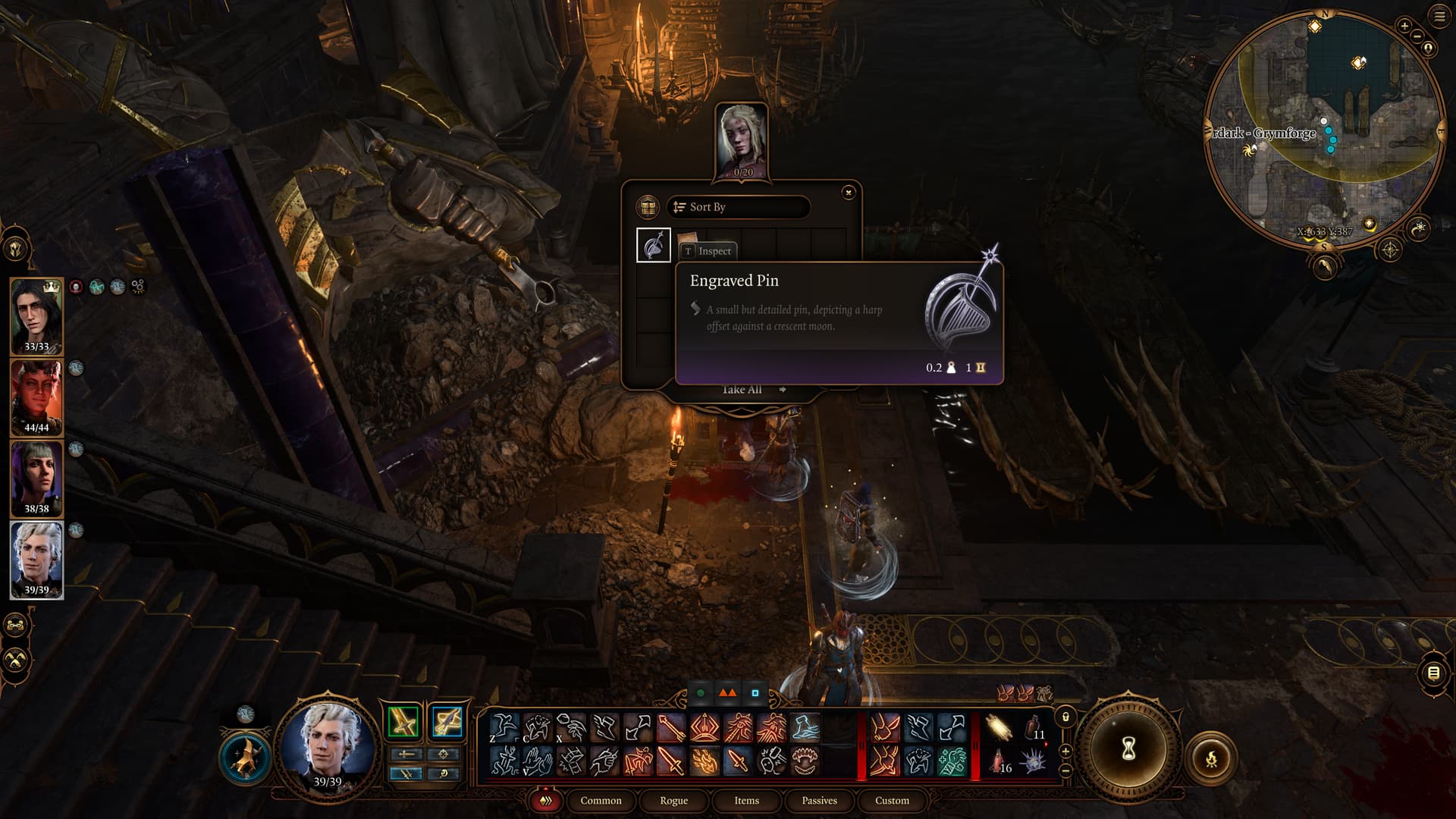Open the Items hotbar tab

point(746,801)
